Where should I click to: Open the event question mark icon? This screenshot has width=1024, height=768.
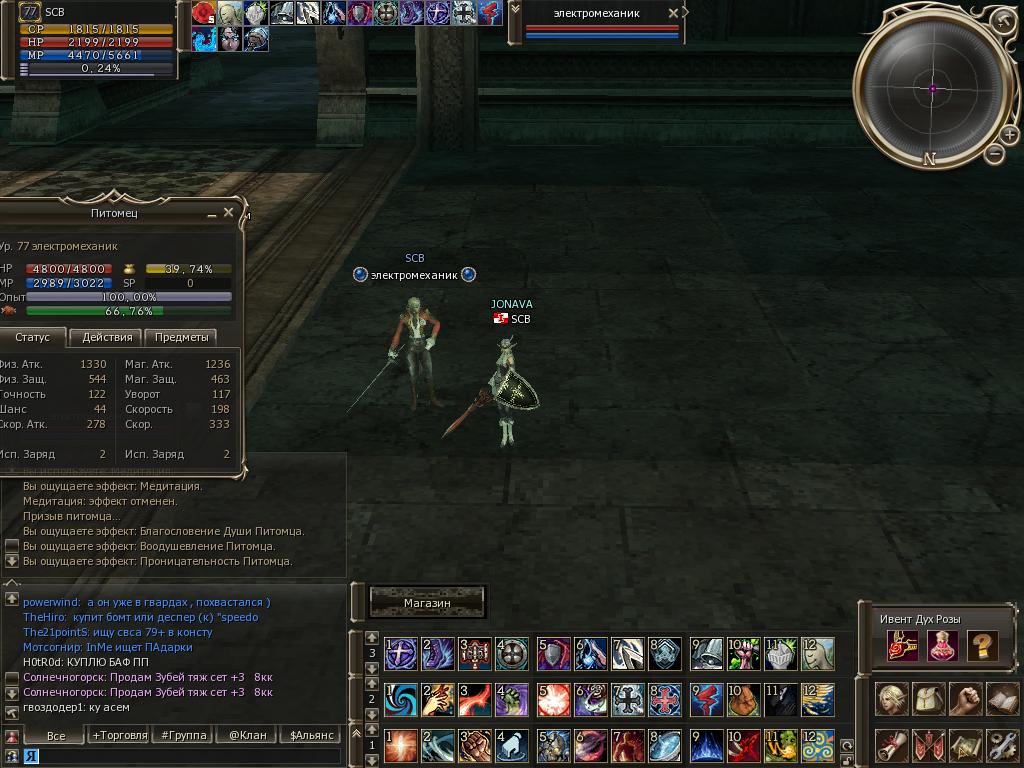[x=982, y=646]
